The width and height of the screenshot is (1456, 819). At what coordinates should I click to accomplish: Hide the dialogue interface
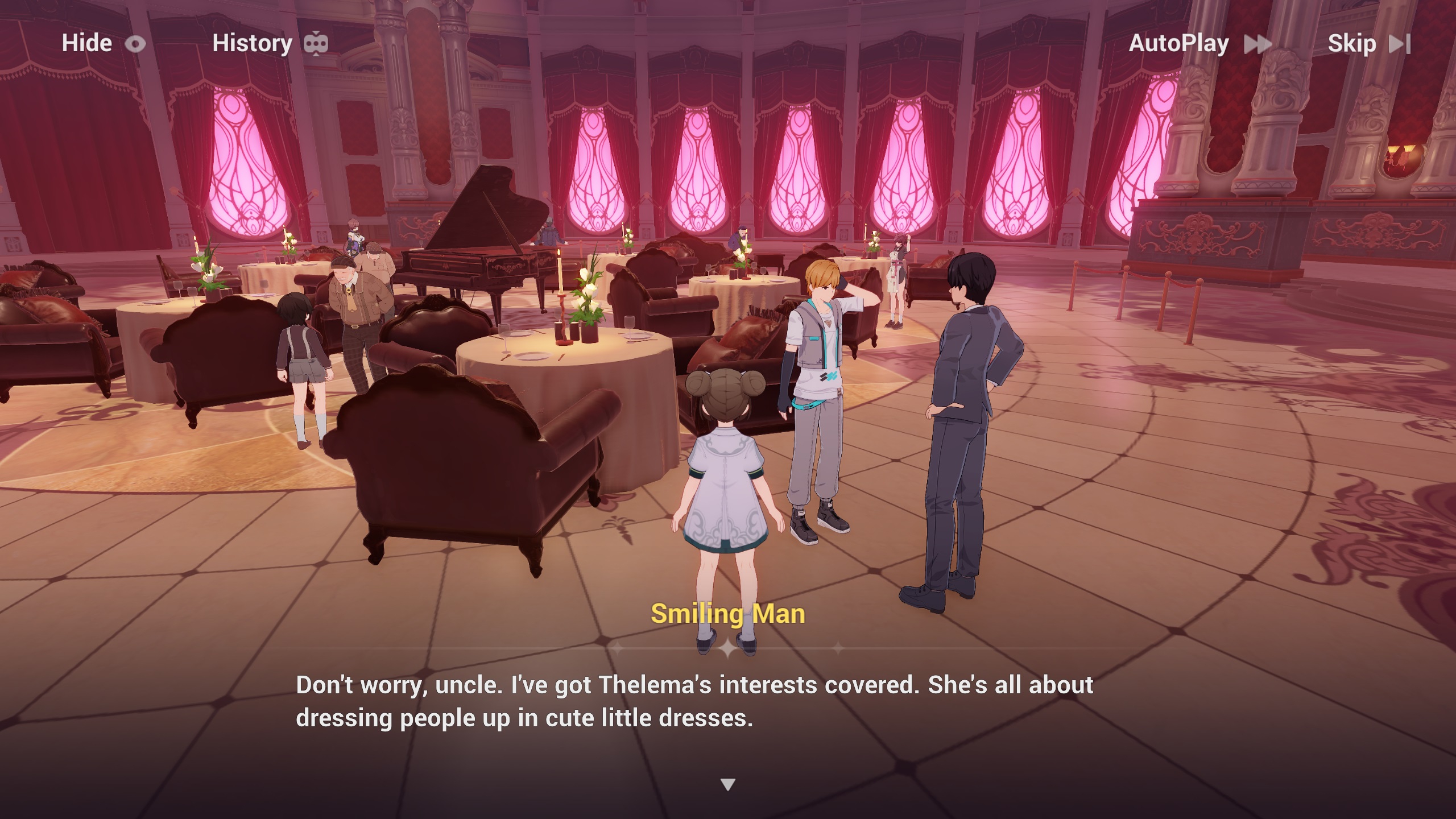[103, 43]
